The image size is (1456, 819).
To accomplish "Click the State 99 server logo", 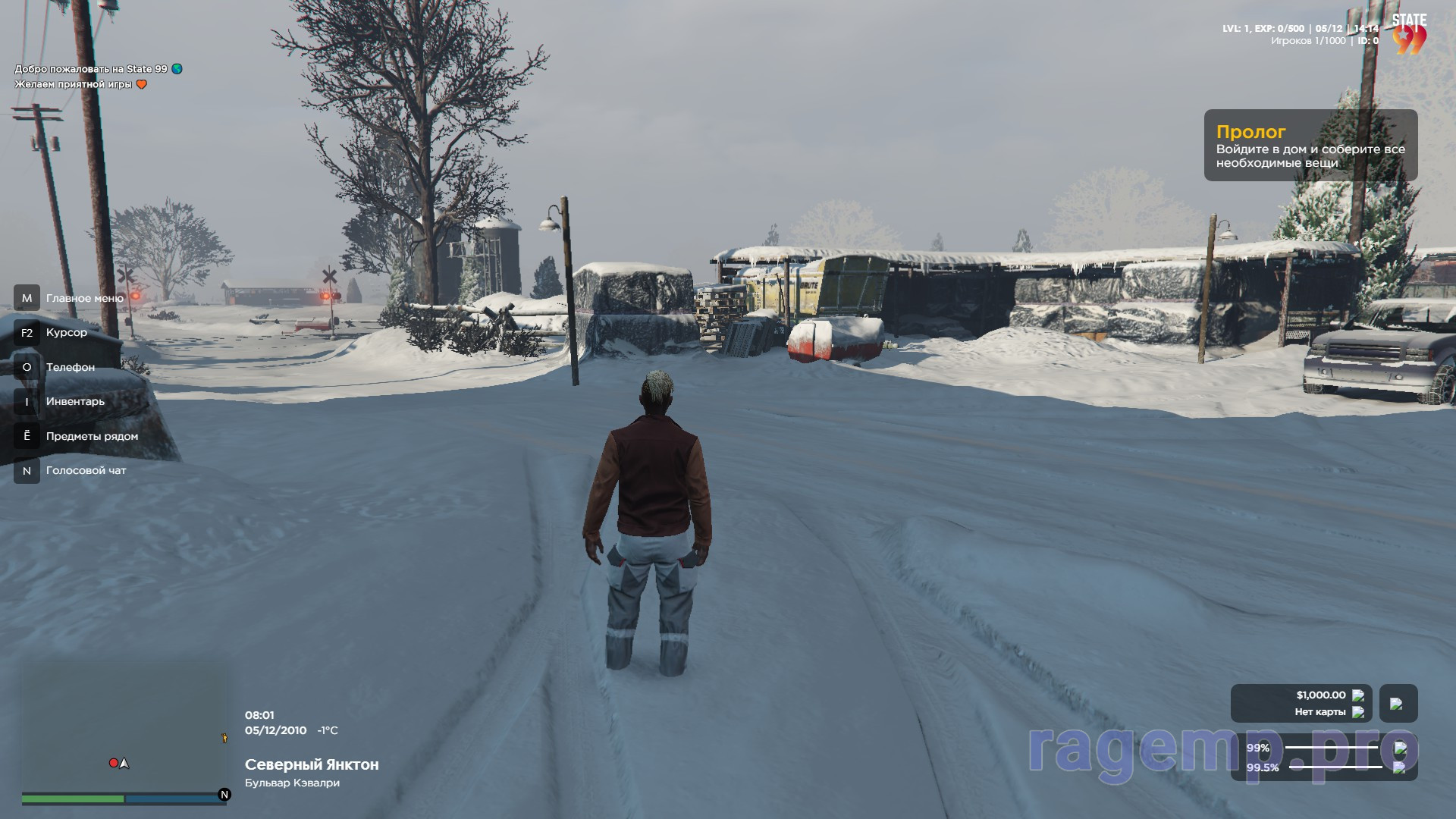I will [x=1409, y=35].
